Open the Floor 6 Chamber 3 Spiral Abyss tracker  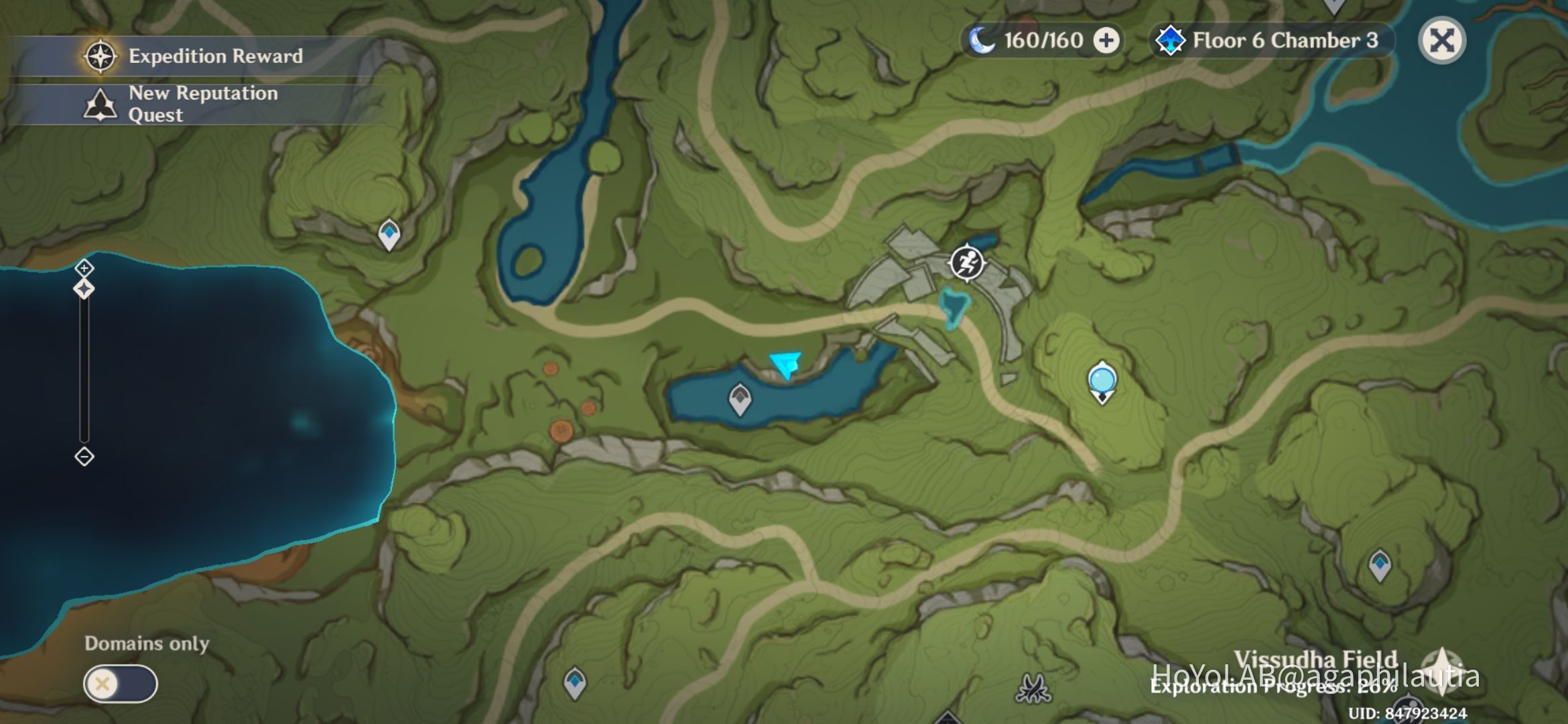click(1271, 41)
